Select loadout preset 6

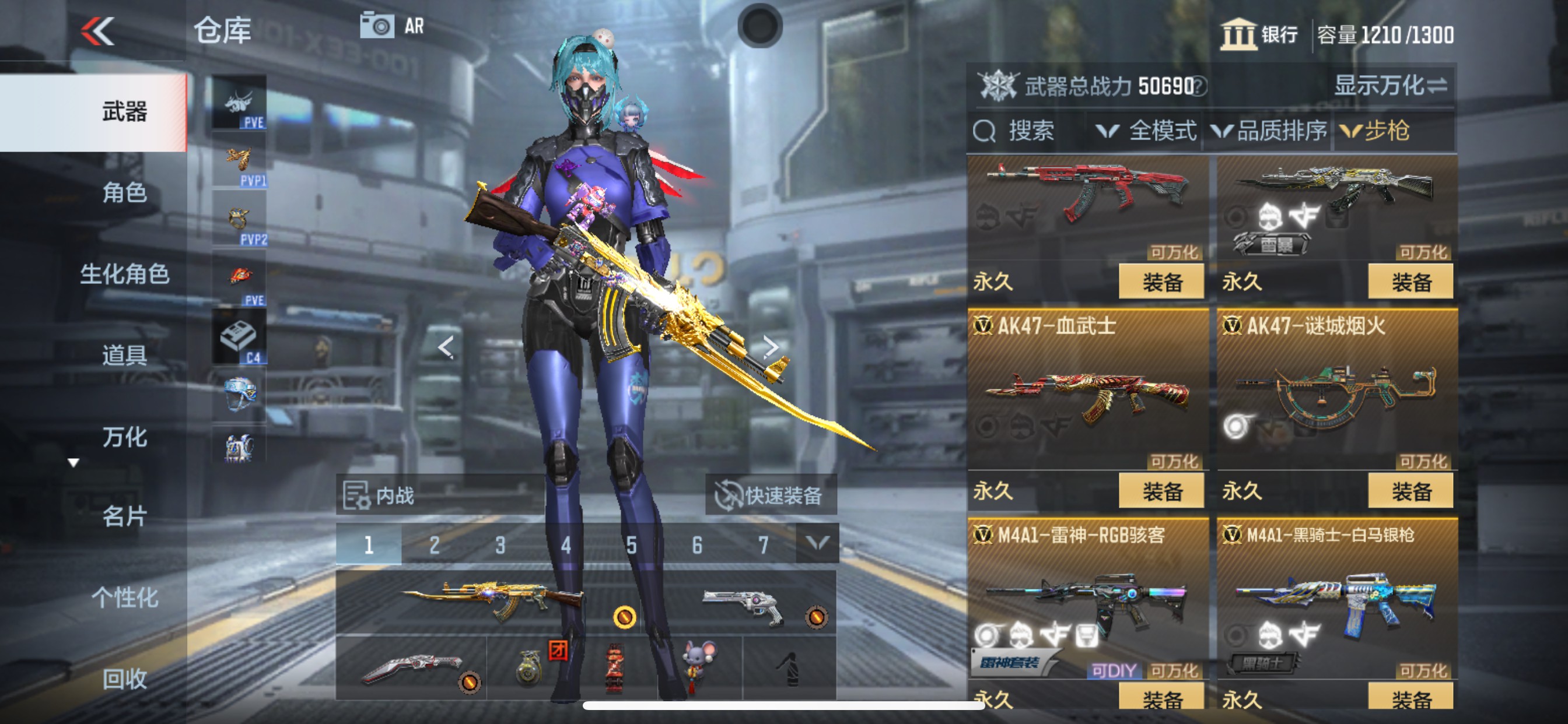tap(696, 544)
